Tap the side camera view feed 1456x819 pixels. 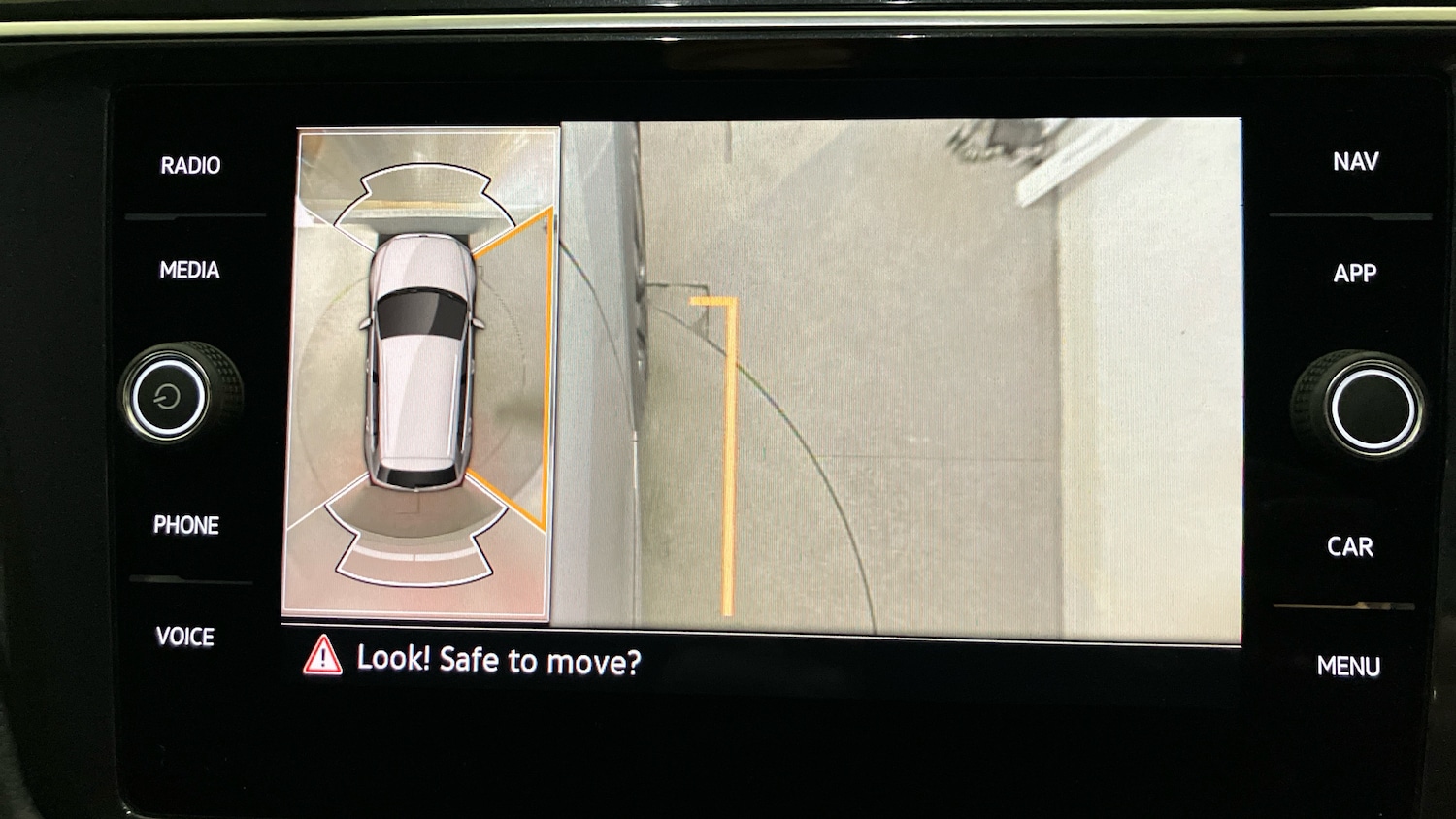pos(900,377)
